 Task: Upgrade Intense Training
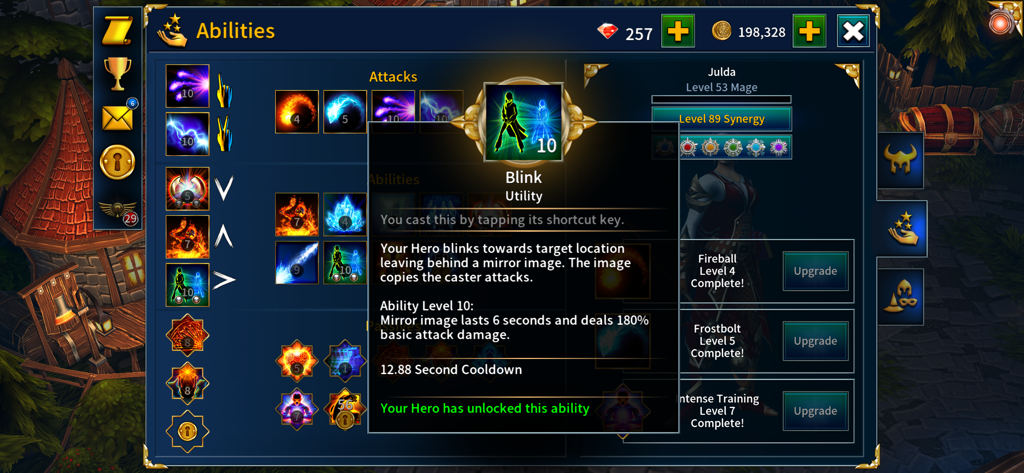(815, 410)
